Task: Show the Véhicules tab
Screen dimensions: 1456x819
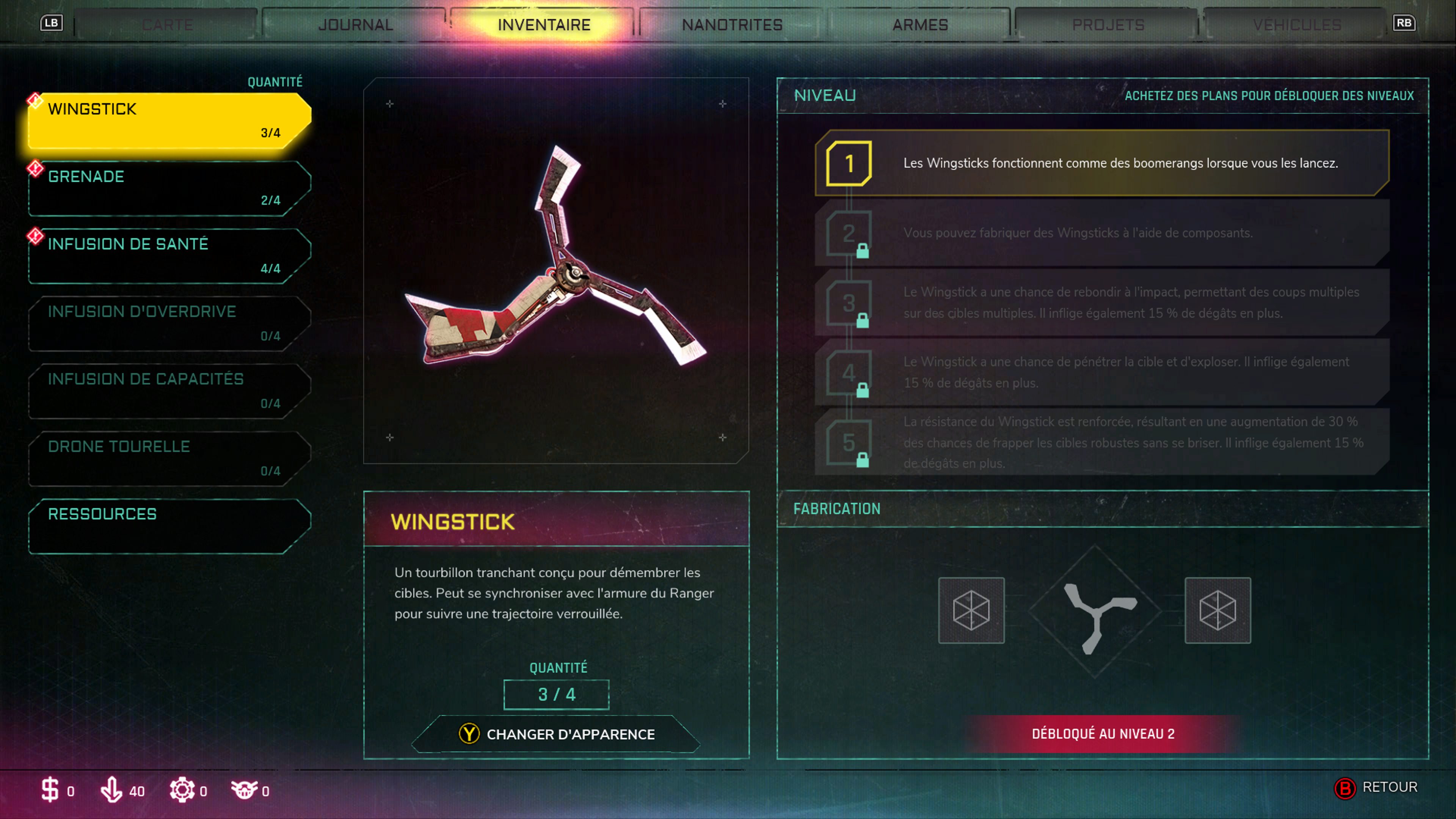Action: 1297,25
